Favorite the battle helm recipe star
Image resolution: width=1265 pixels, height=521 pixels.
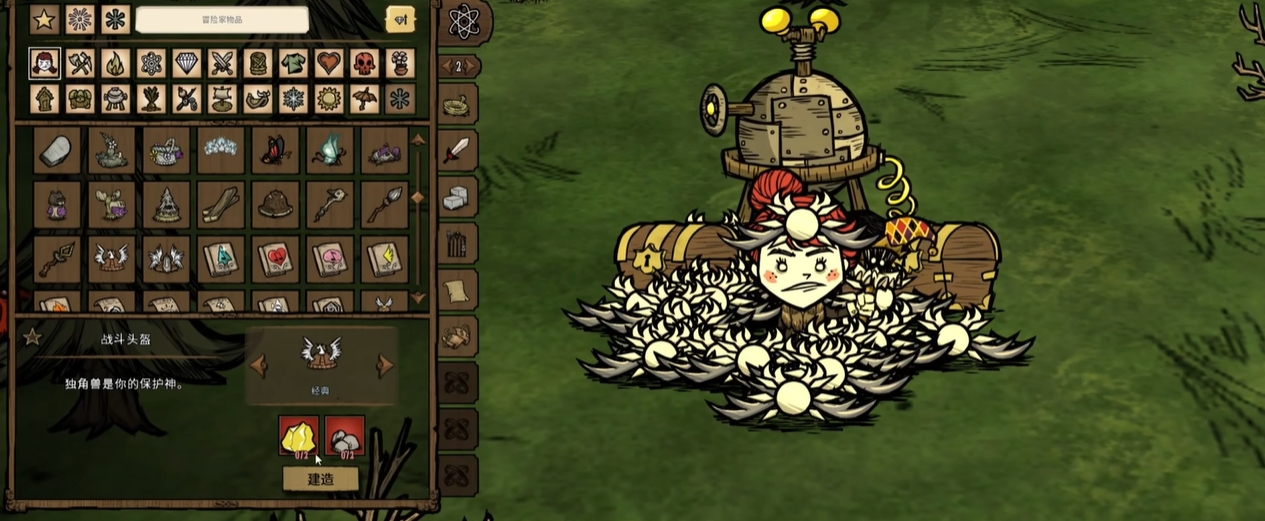(32, 337)
